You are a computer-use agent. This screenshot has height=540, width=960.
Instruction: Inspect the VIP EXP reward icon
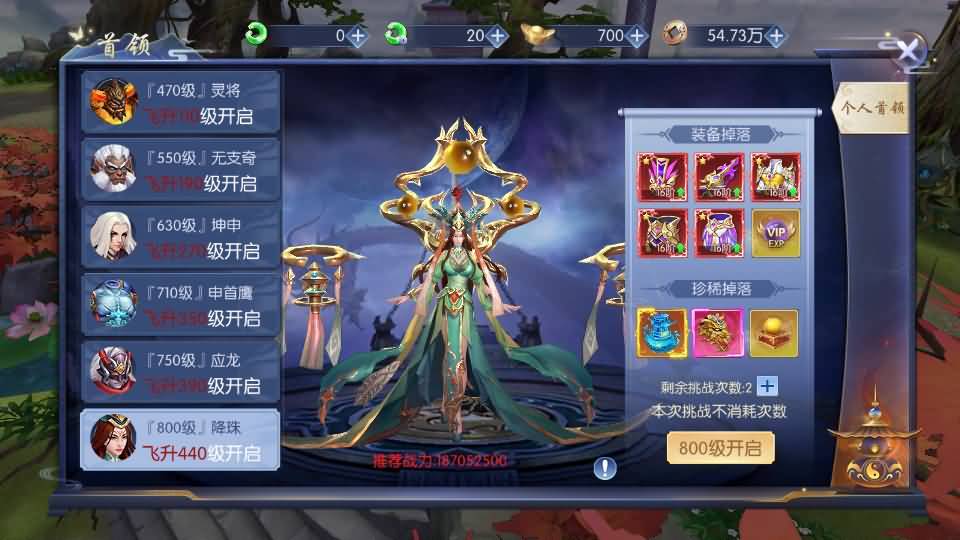pyautogui.click(x=776, y=233)
